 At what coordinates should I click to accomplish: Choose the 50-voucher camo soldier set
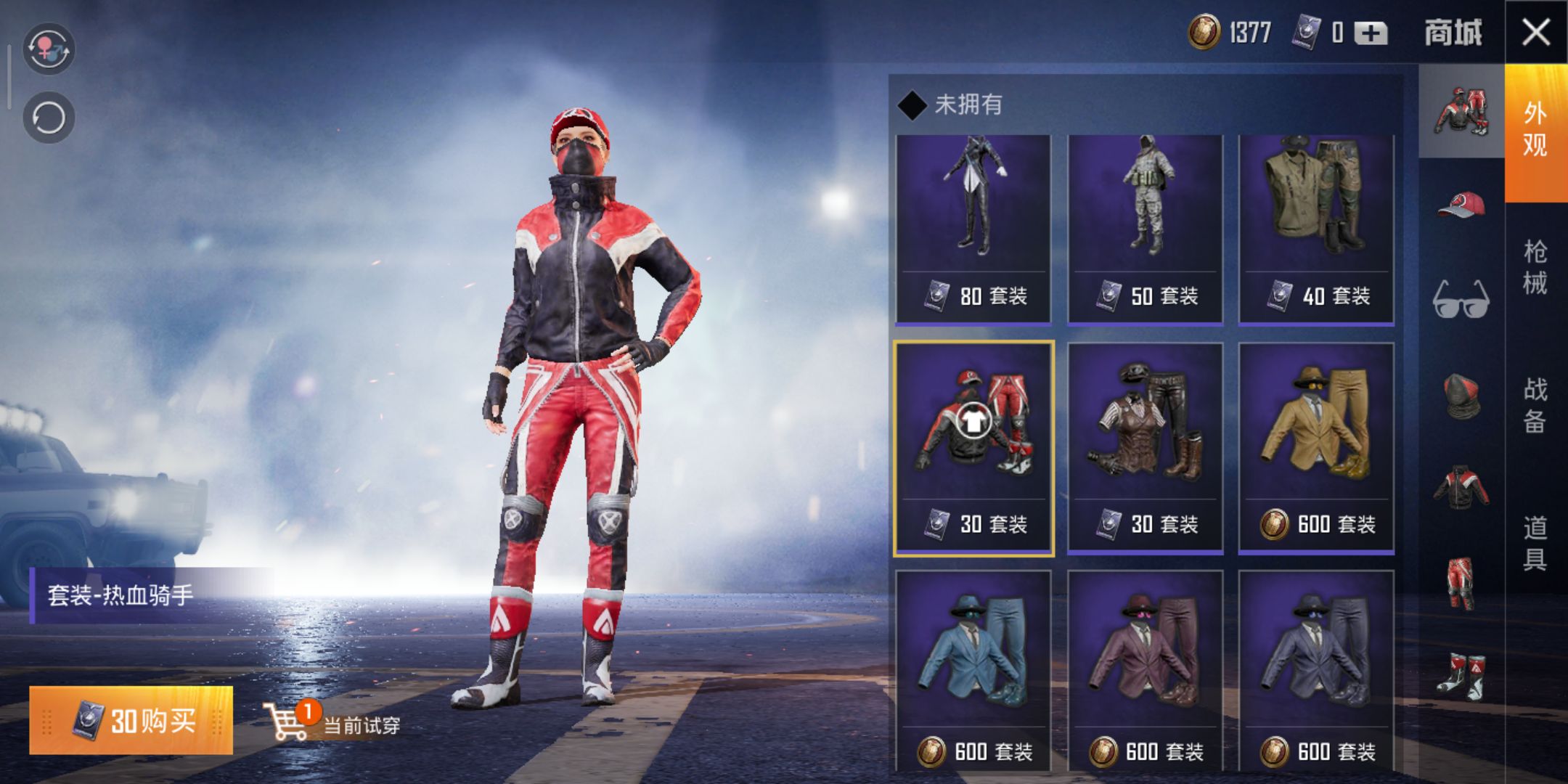[x=1145, y=229]
